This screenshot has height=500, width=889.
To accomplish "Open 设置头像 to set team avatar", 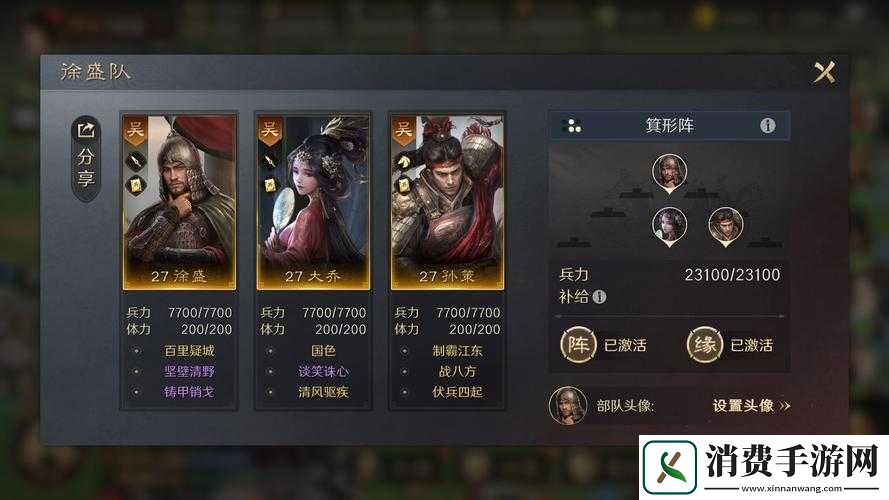I will pos(751,406).
